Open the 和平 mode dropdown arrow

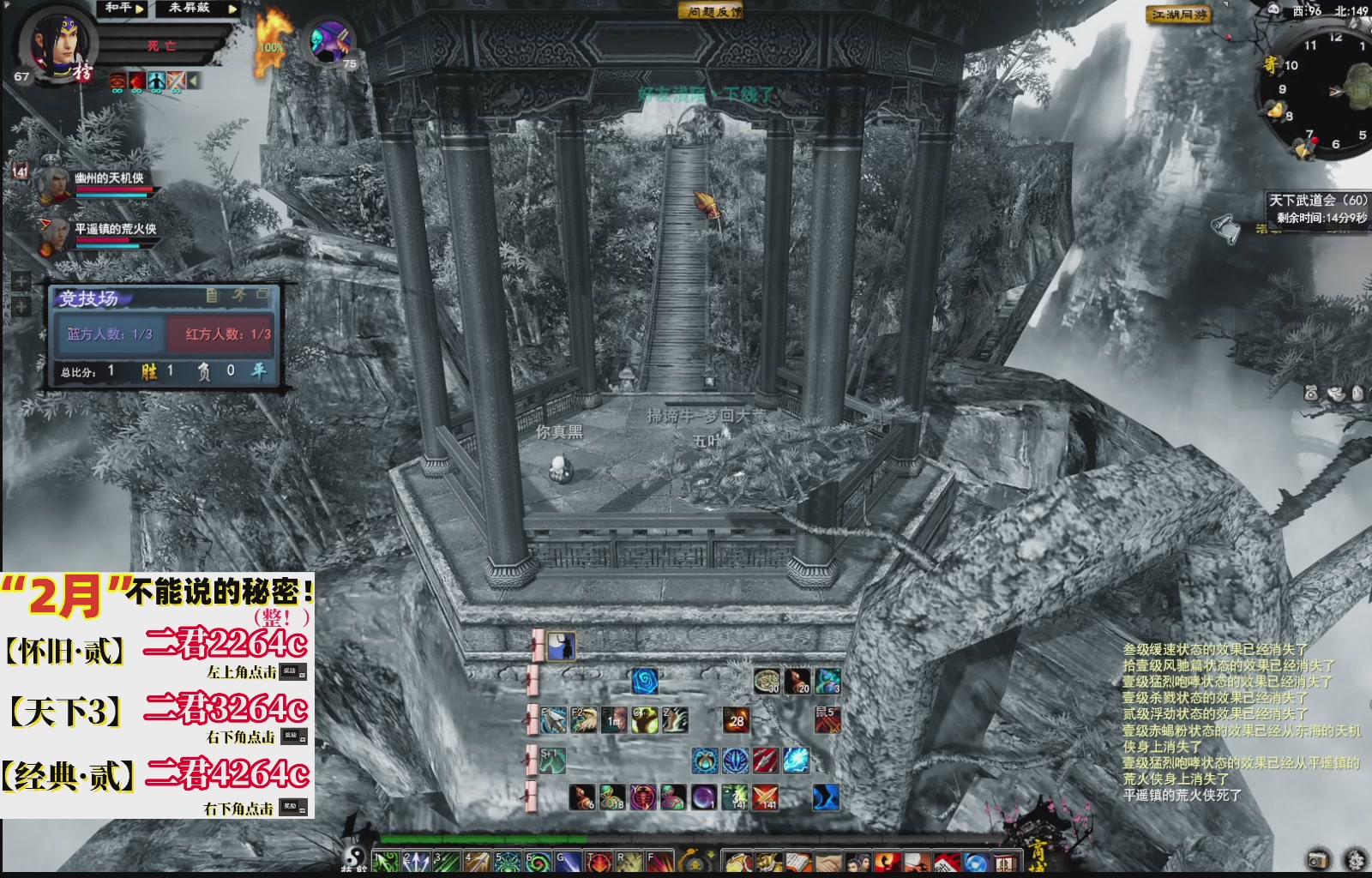click(x=138, y=9)
